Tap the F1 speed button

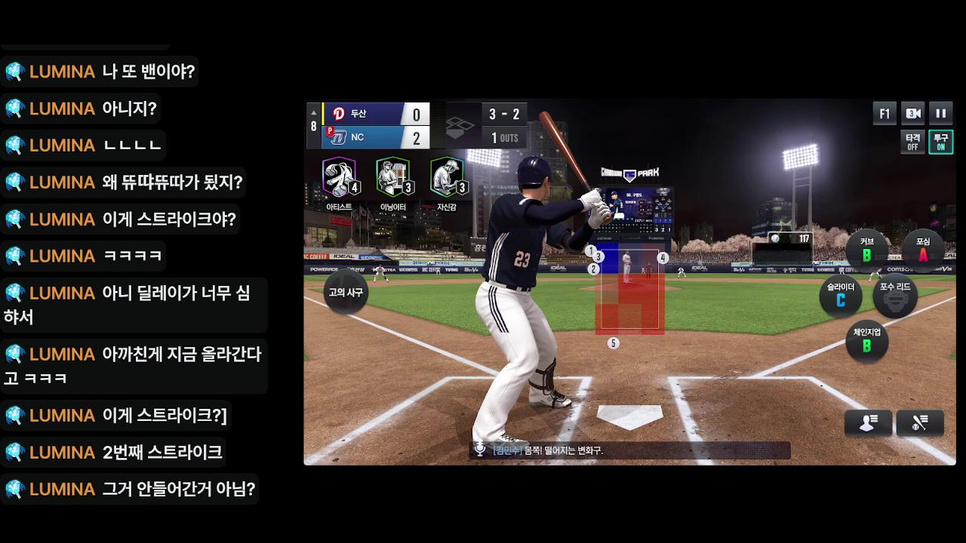(884, 113)
